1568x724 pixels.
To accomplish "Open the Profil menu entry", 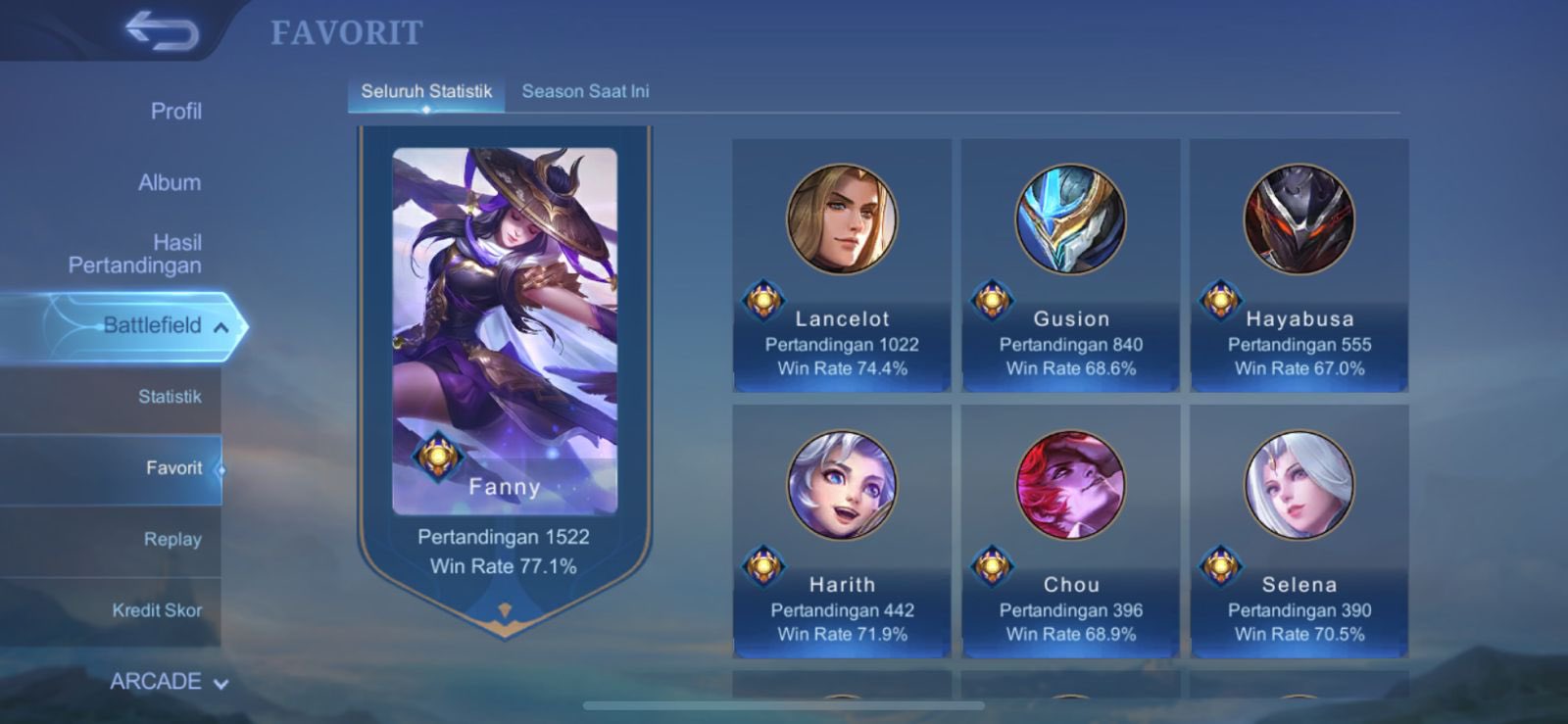I will pos(174,112).
